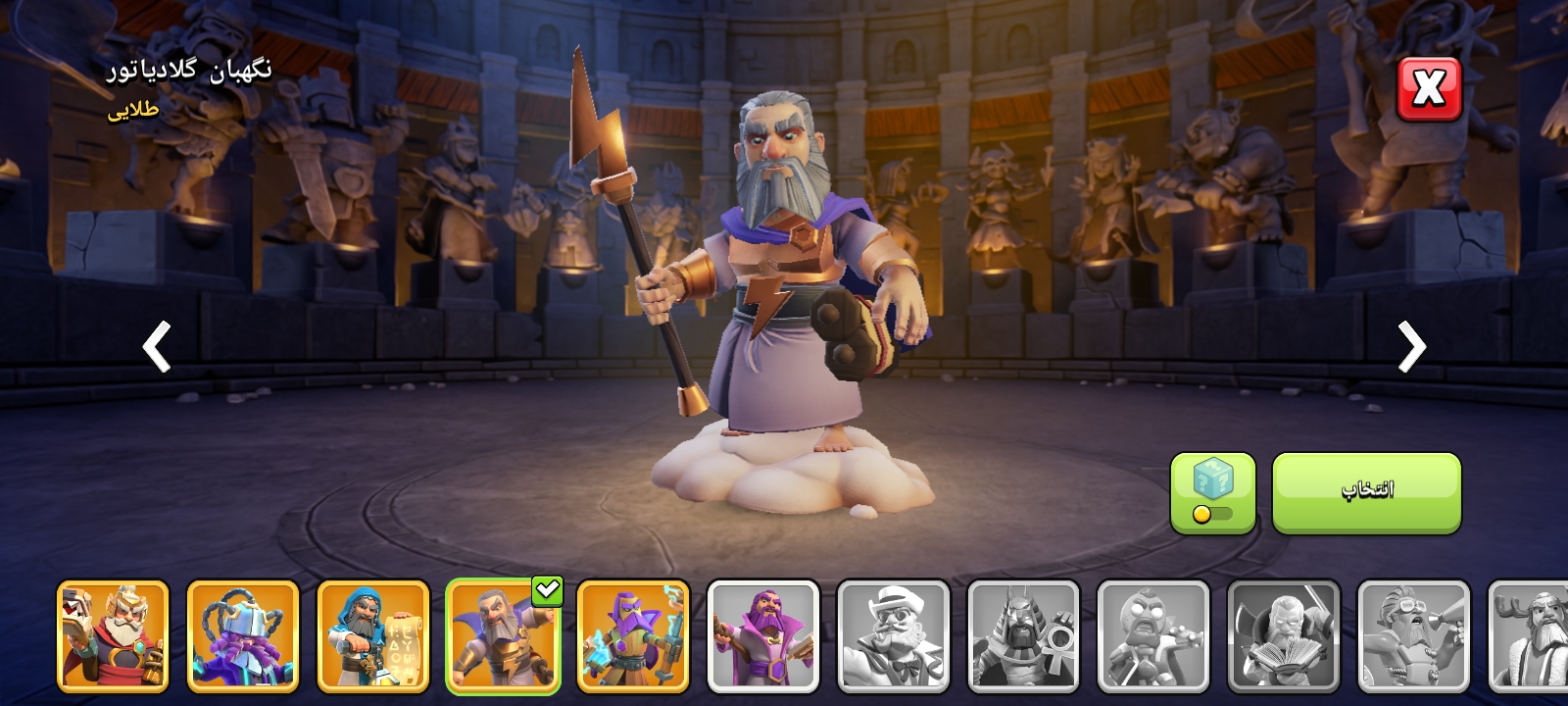Select the blue-hooded warden holding a scroll
Image resolution: width=1568 pixels, height=706 pixels.
(373, 635)
